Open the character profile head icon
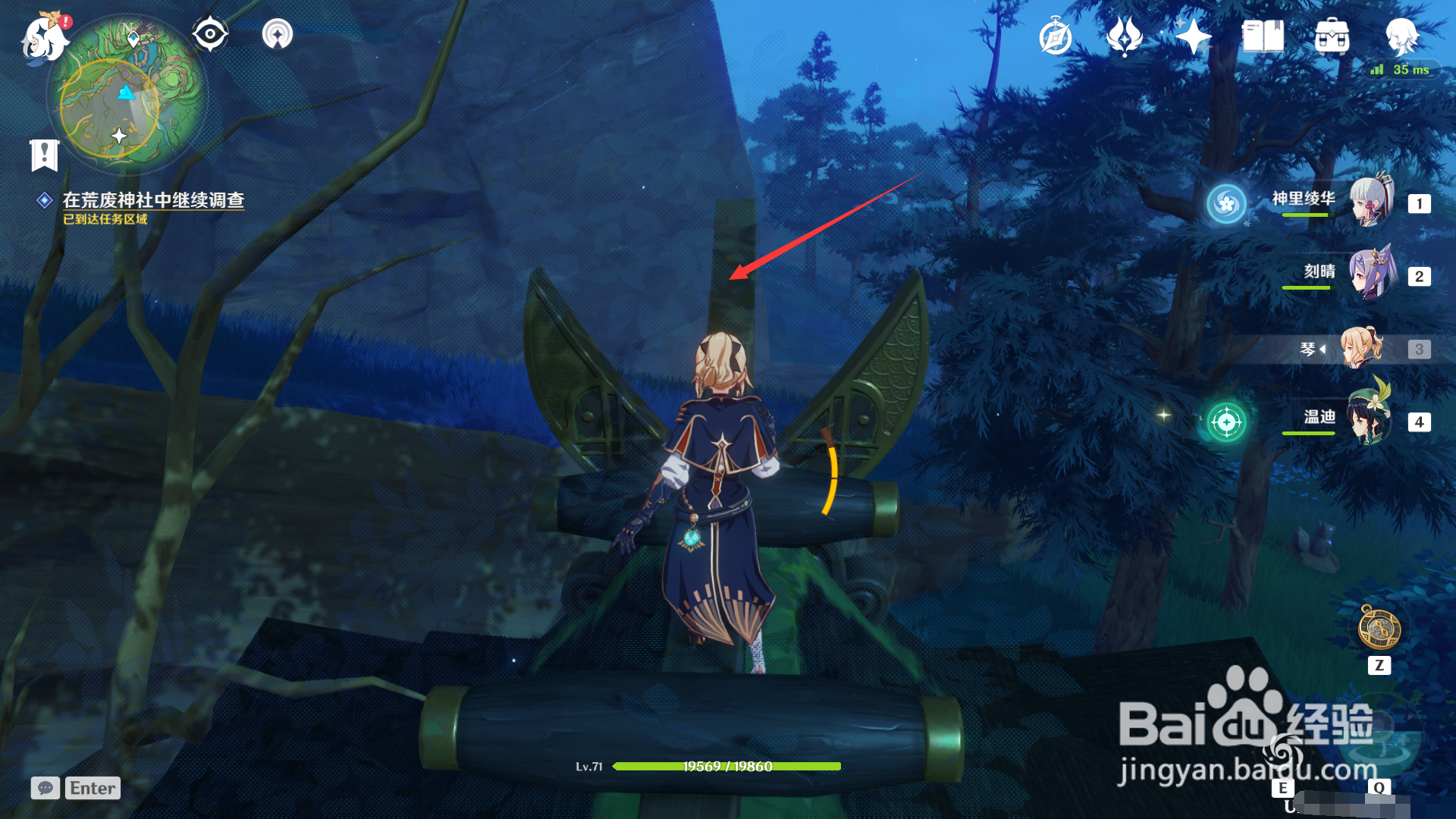This screenshot has height=819, width=1456. 1401,35
